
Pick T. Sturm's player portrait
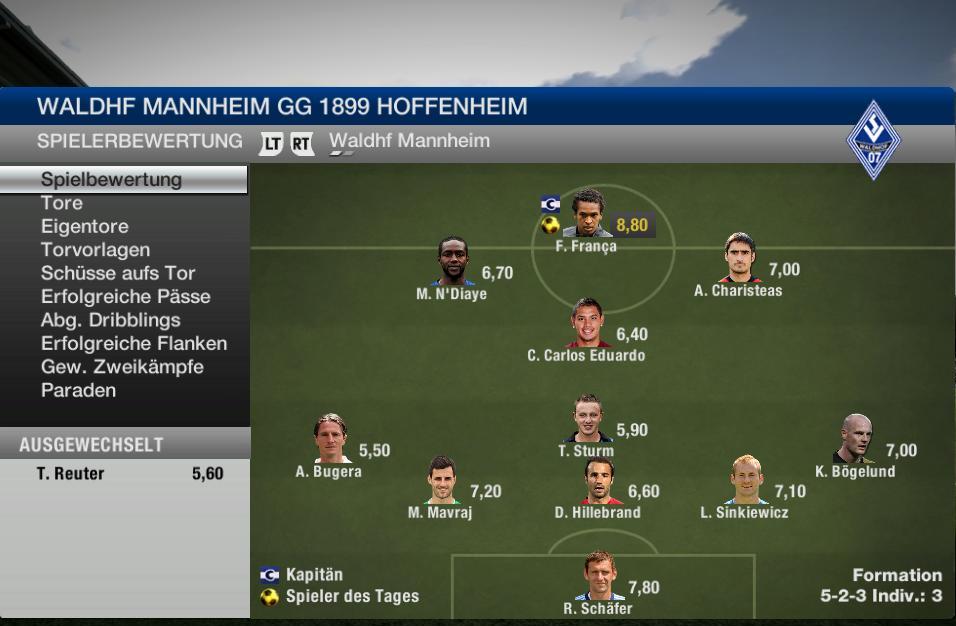click(x=588, y=419)
